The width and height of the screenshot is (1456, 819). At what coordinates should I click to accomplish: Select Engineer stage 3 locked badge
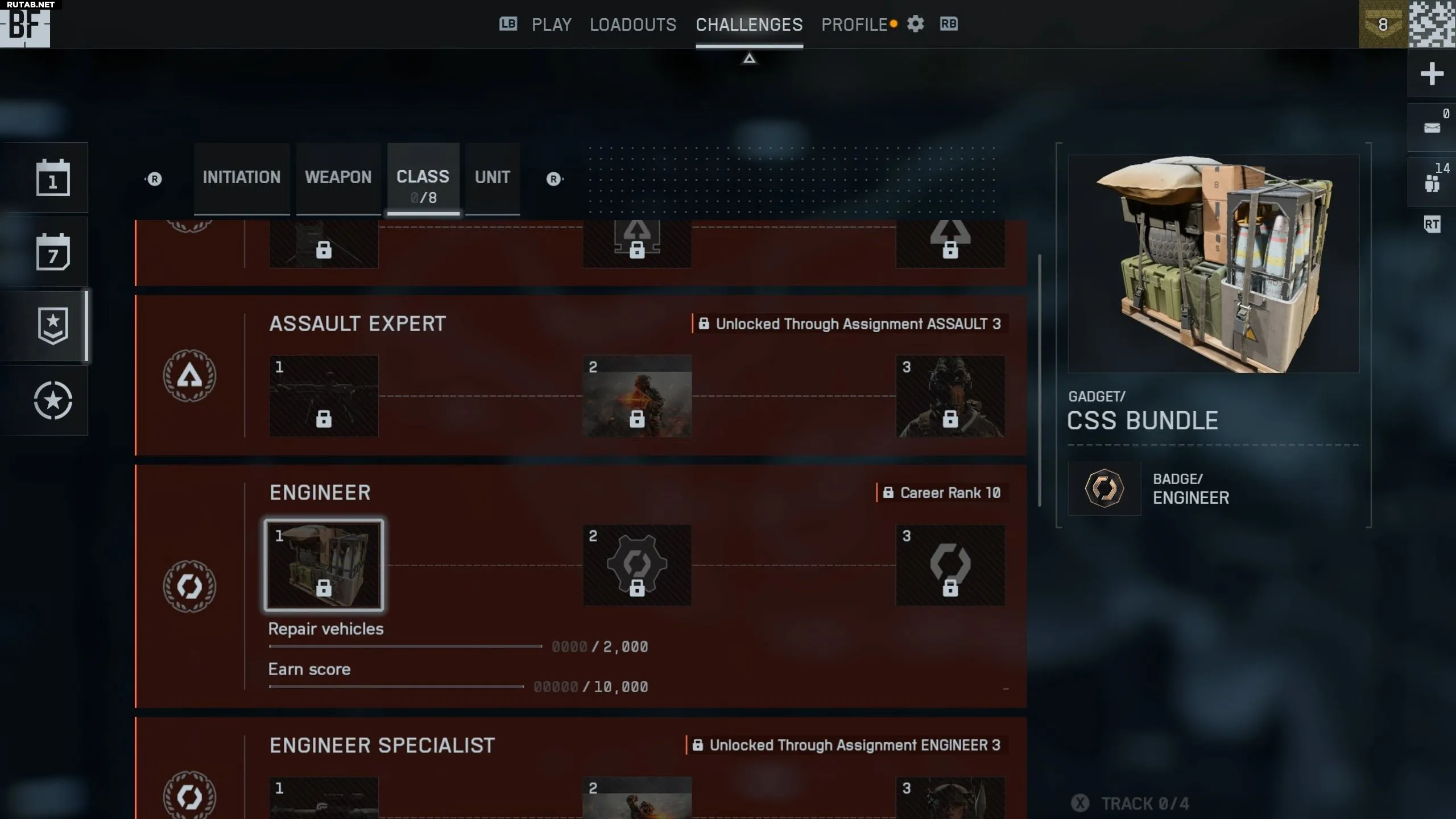[x=950, y=565]
